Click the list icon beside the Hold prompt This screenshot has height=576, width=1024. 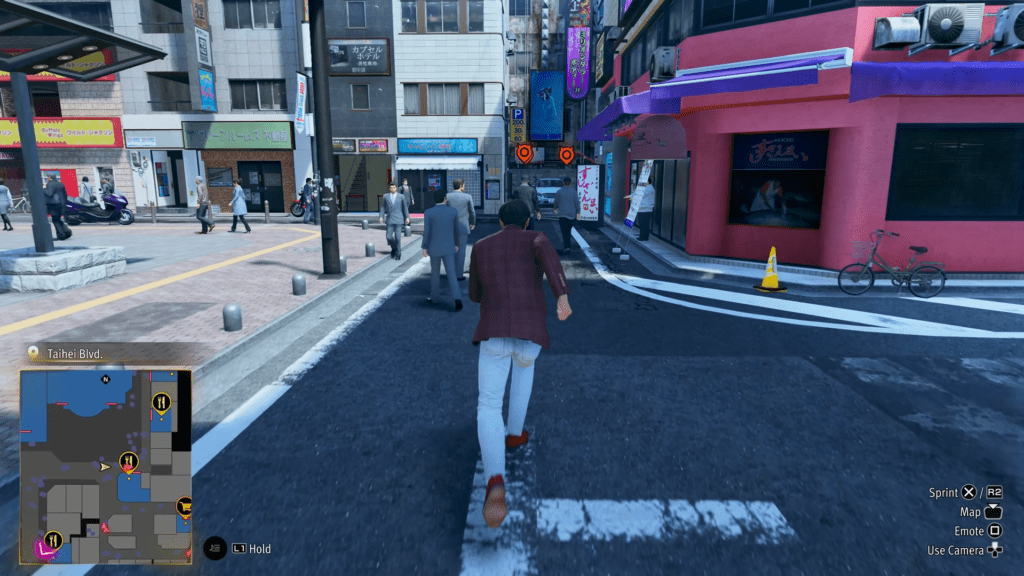click(215, 548)
